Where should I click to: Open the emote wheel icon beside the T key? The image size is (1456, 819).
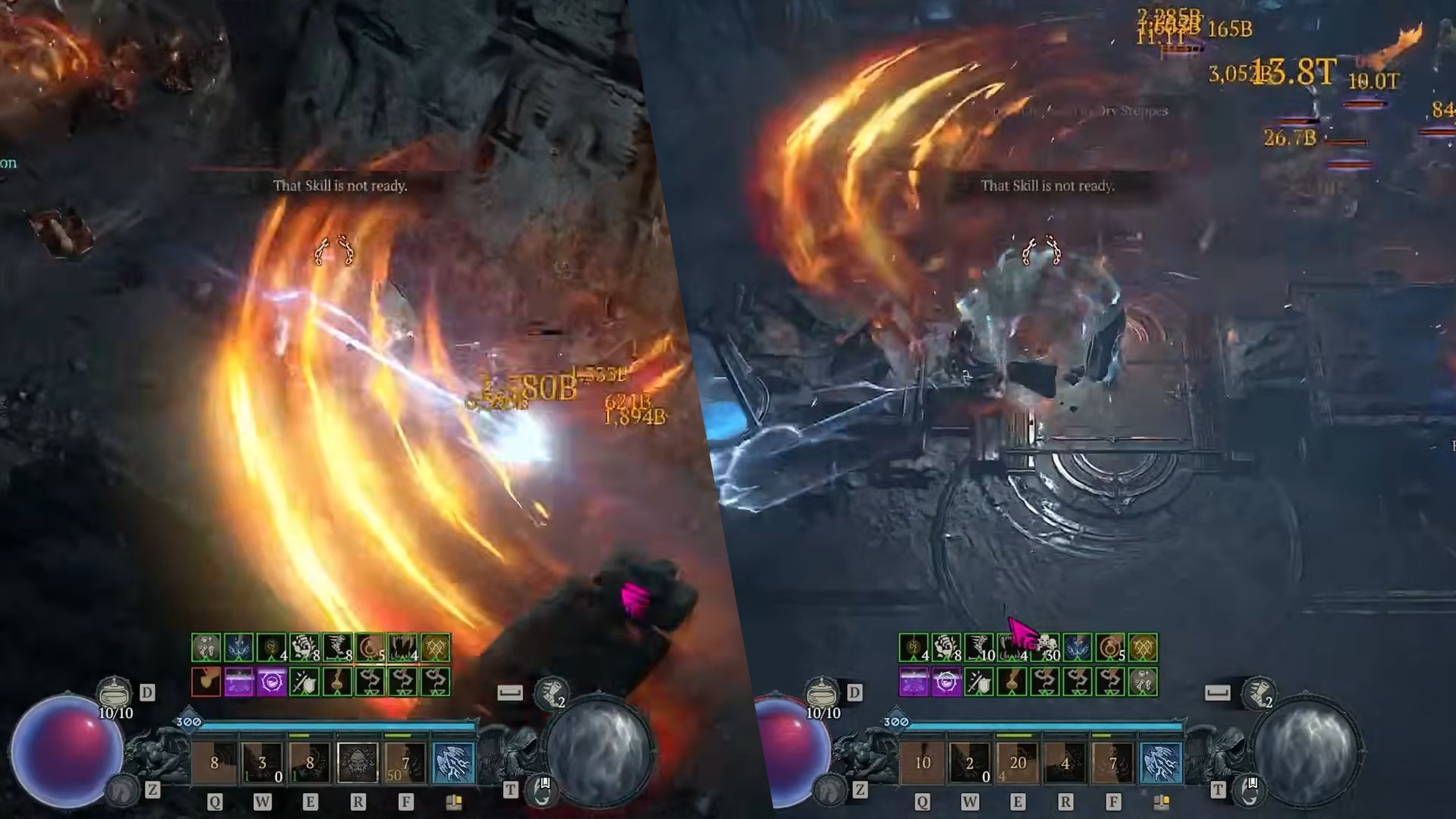[1247, 794]
